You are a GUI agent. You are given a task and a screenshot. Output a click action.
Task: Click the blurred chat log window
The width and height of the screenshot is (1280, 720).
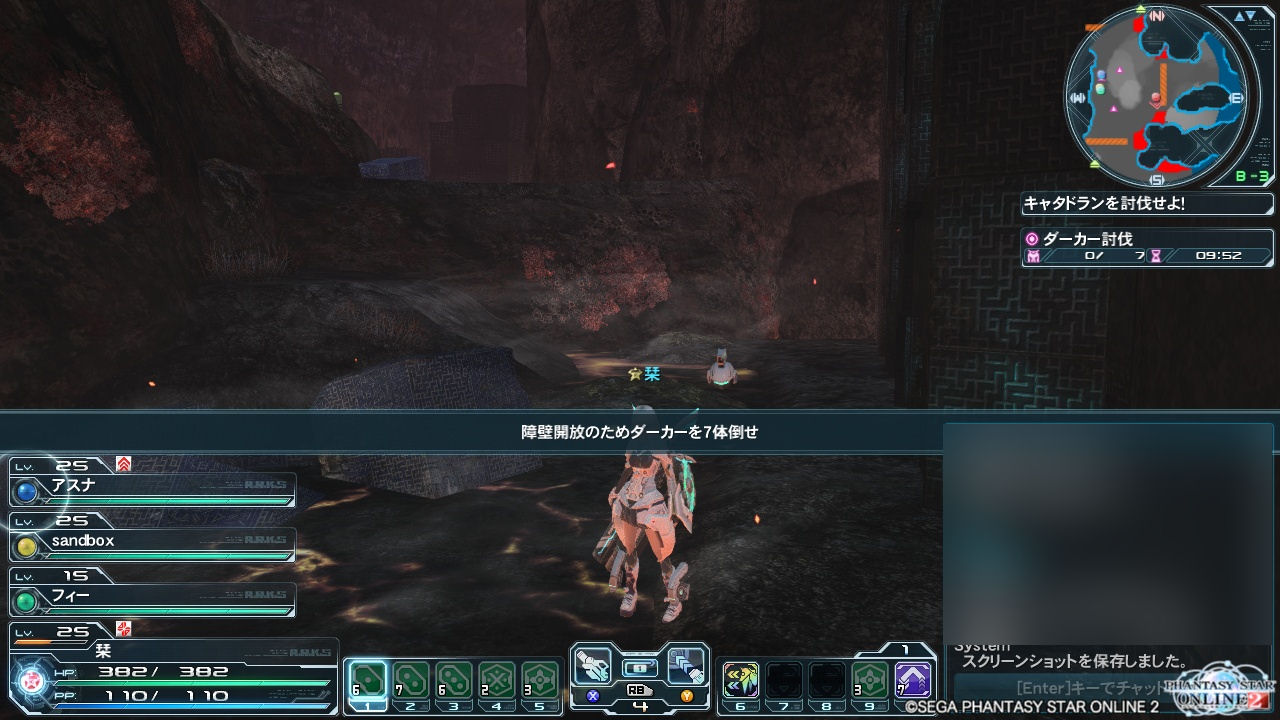pos(1108,530)
